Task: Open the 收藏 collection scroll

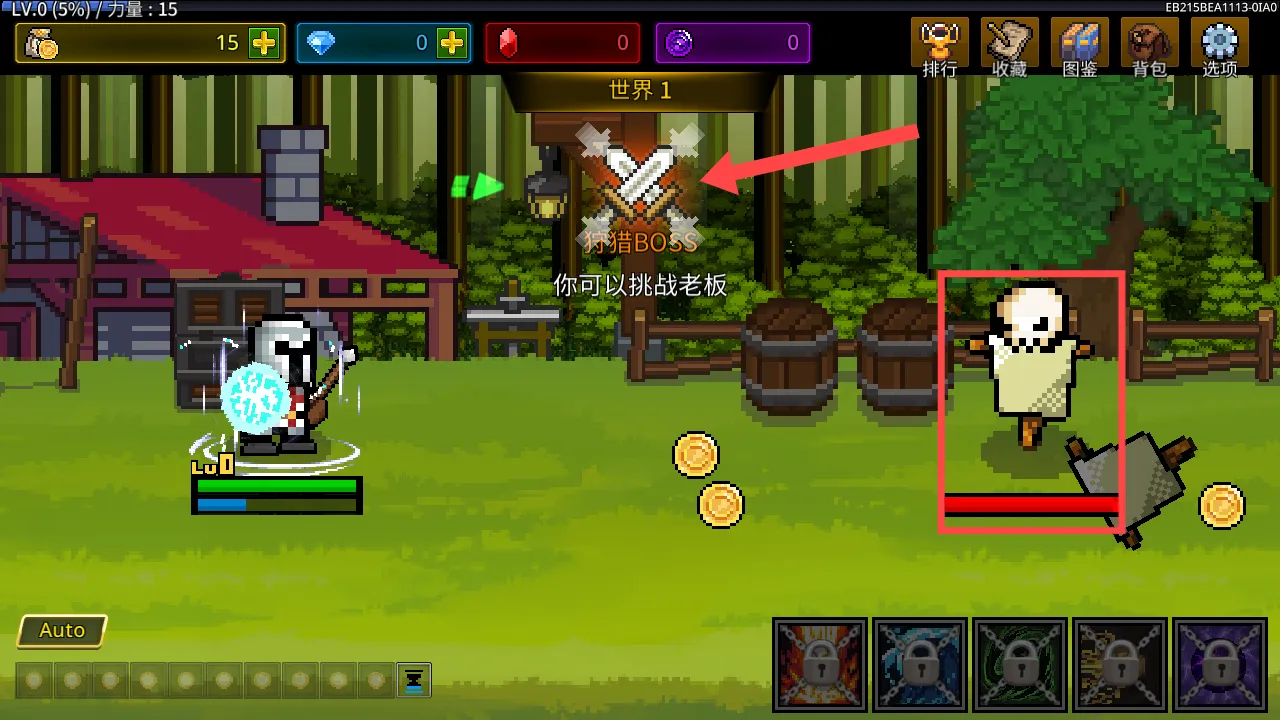Action: (1009, 47)
